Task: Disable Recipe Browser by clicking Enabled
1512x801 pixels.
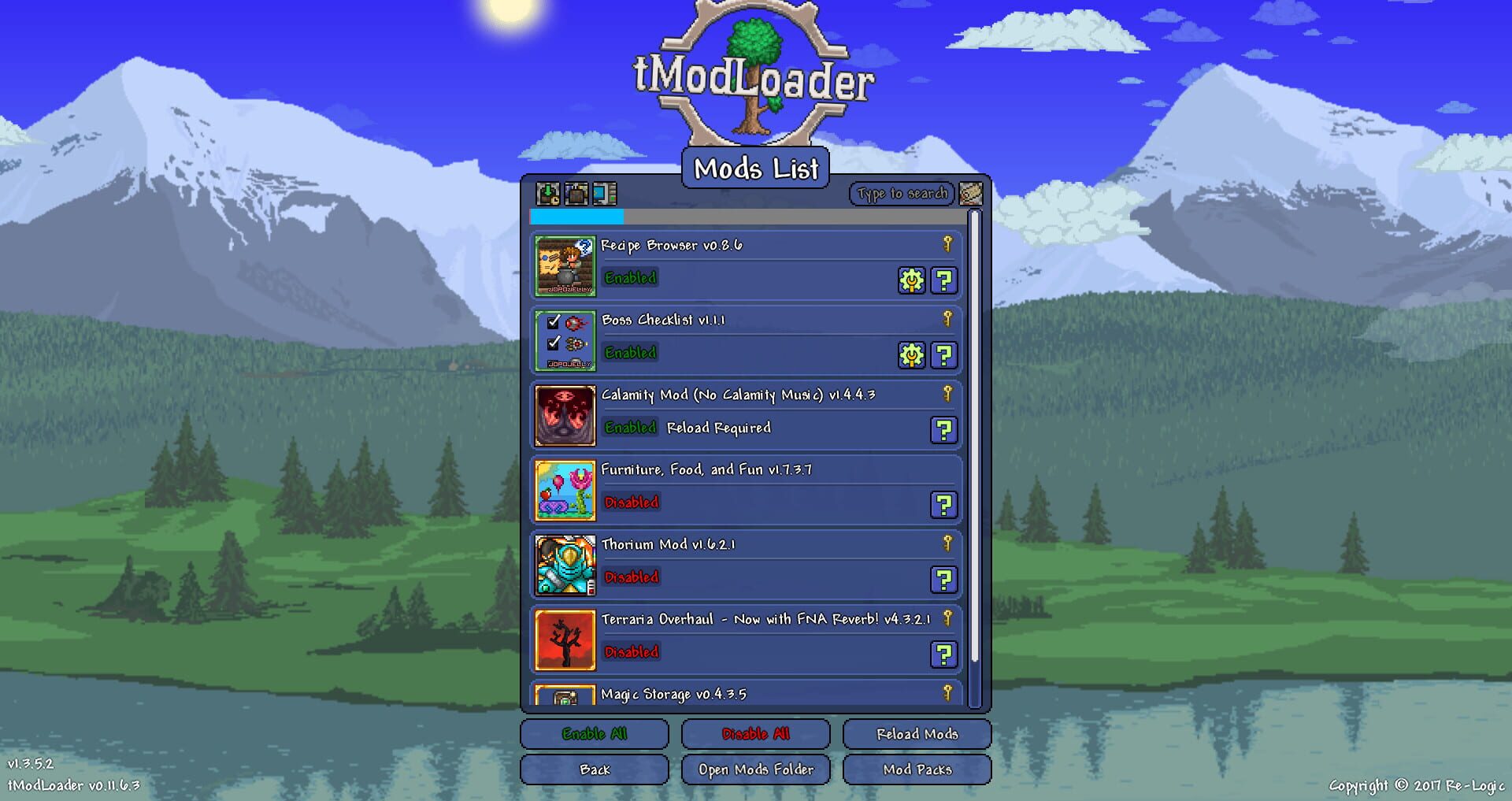Action: point(629,278)
